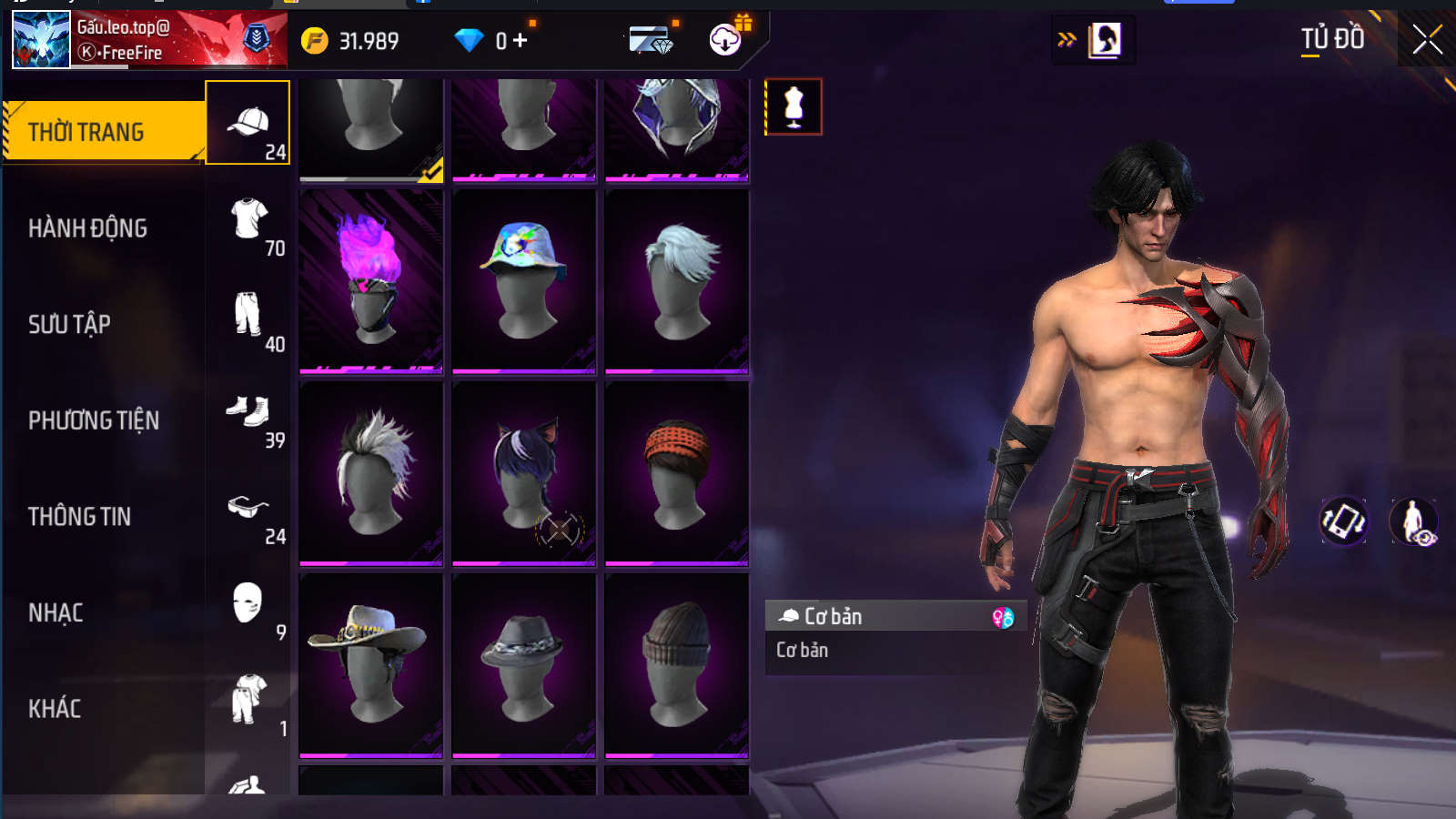Switch to the SƯU TẬP tab
This screenshot has width=1456, height=819.
pos(70,324)
